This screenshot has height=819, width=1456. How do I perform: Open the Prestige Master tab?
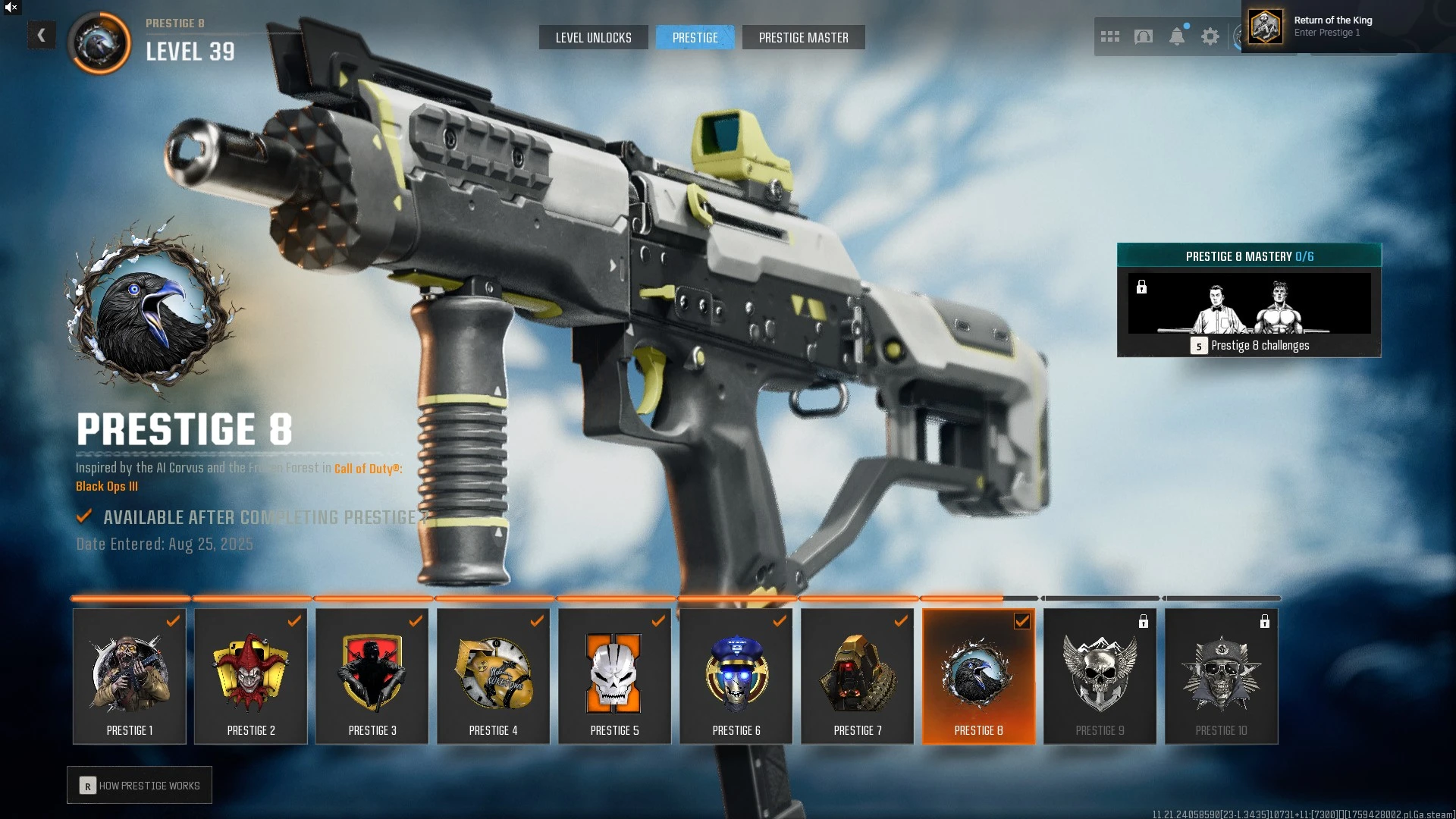pyautogui.click(x=803, y=37)
